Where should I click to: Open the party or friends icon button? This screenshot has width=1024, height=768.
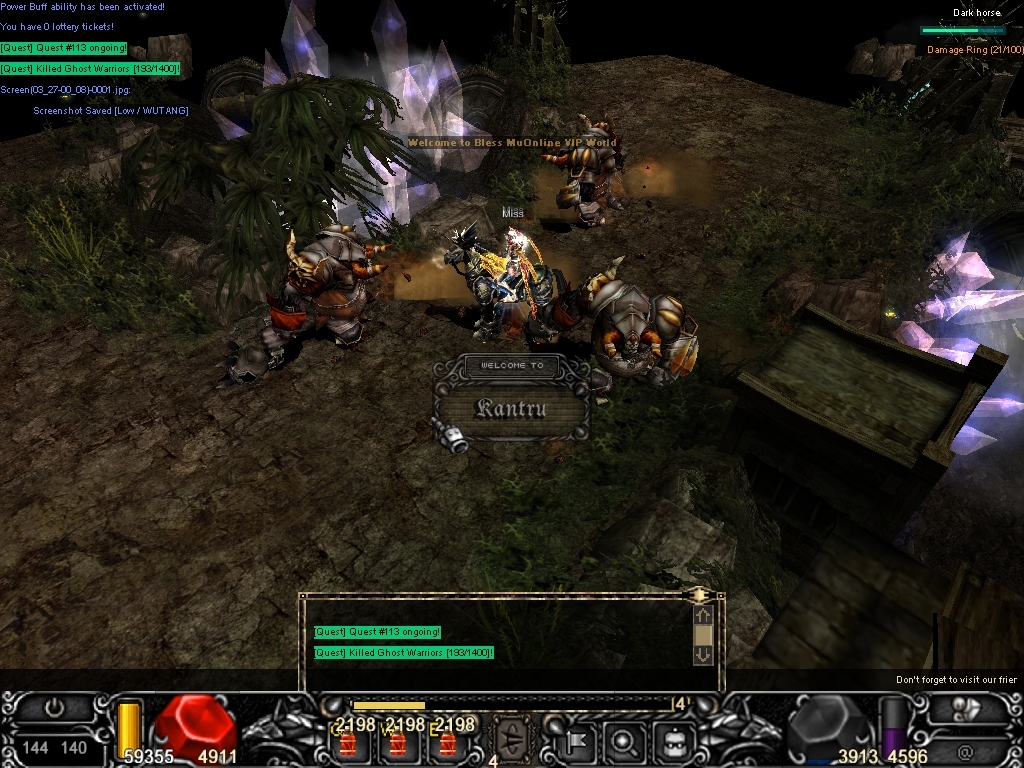966,708
